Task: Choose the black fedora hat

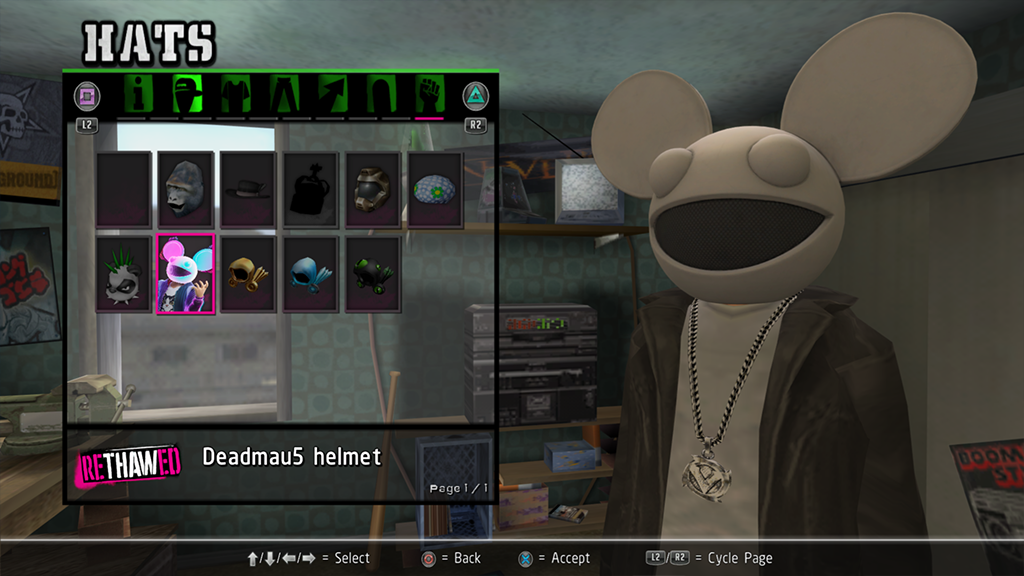Action: pos(248,189)
